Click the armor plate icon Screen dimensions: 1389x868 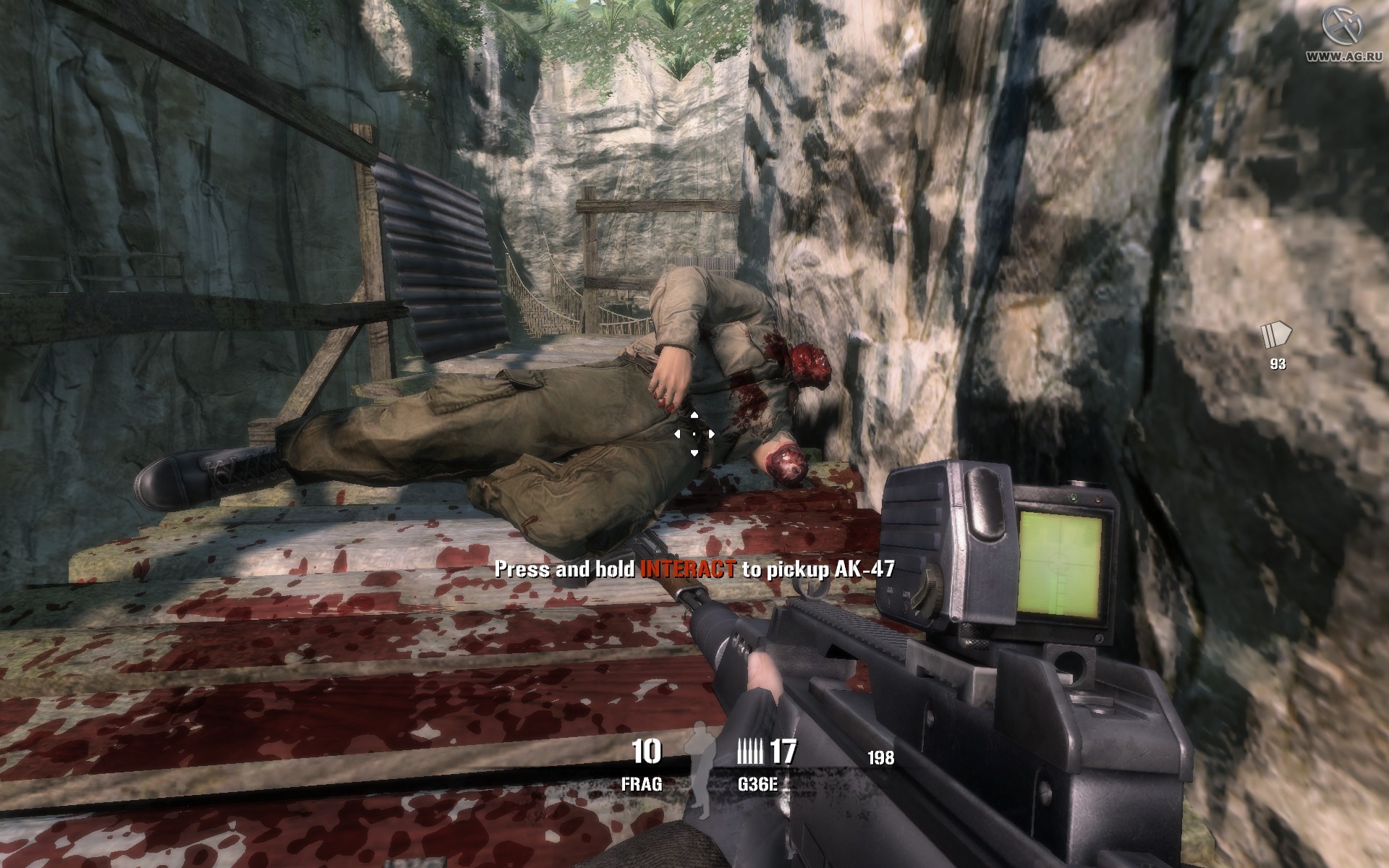tap(1277, 336)
